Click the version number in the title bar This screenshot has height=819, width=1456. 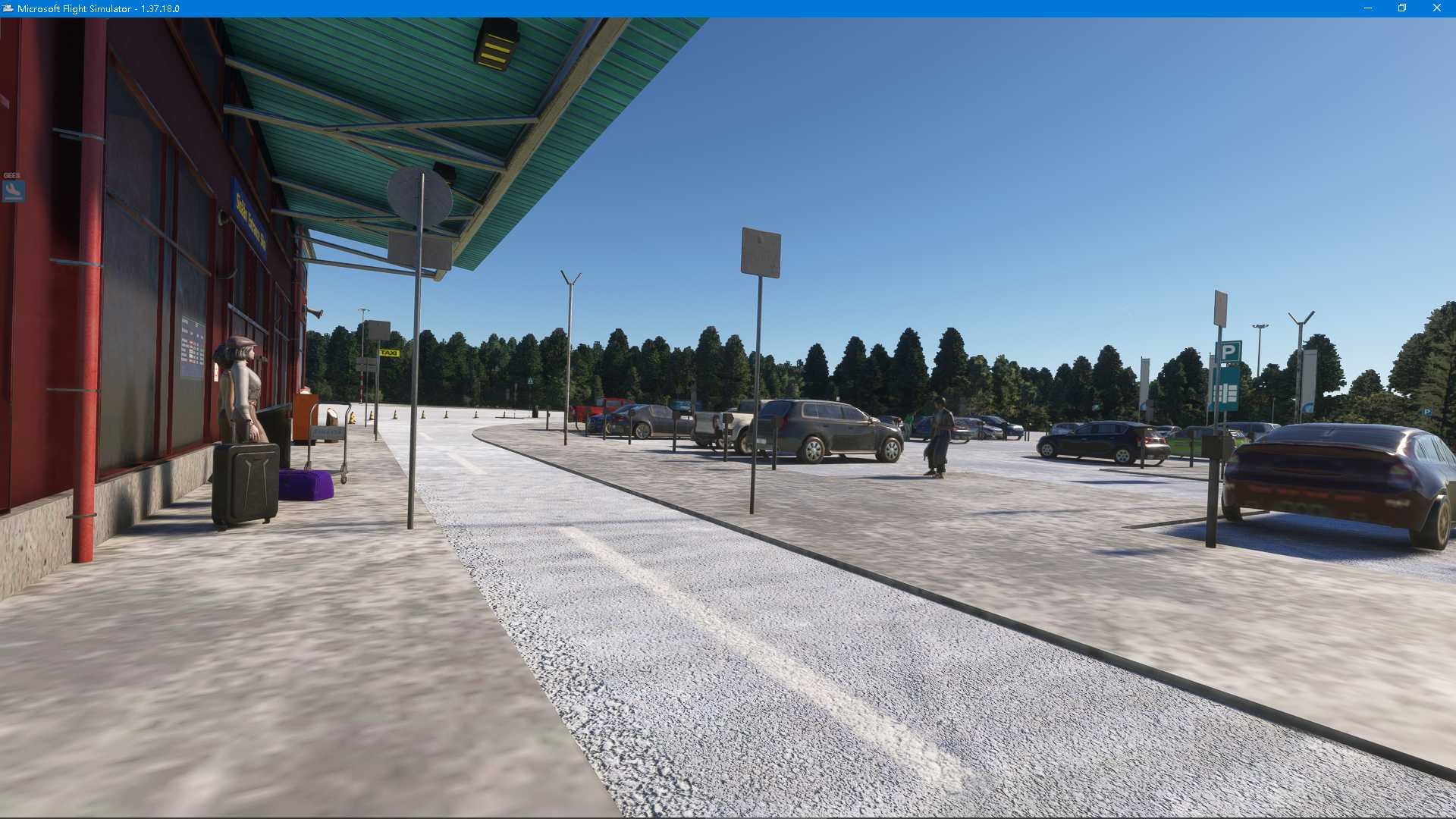point(160,8)
